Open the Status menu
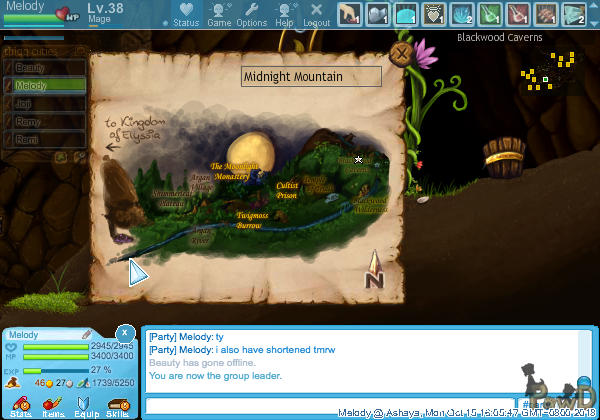The width and height of the screenshot is (600, 420). click(185, 14)
